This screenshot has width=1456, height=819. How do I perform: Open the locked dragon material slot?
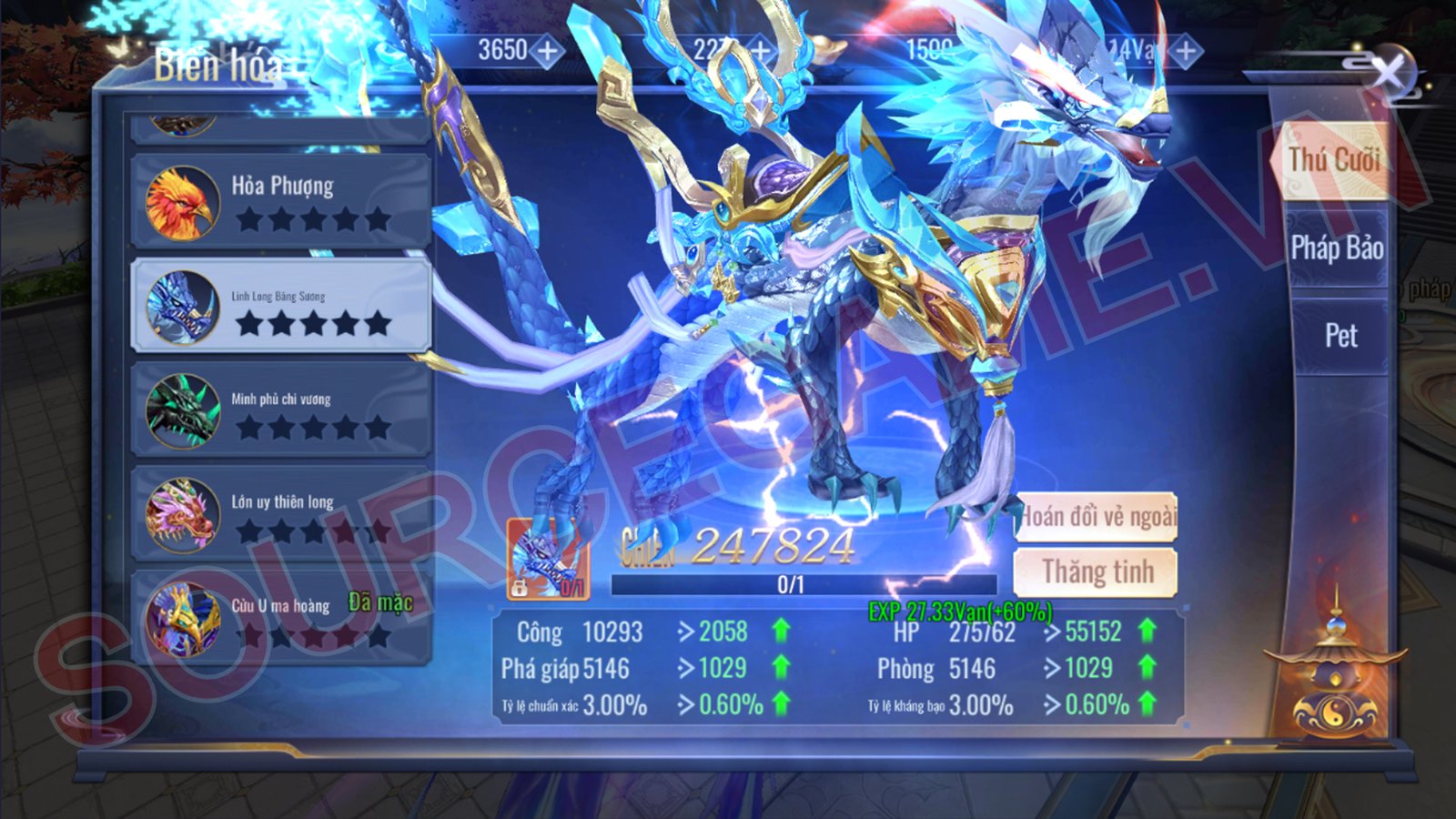point(548,560)
